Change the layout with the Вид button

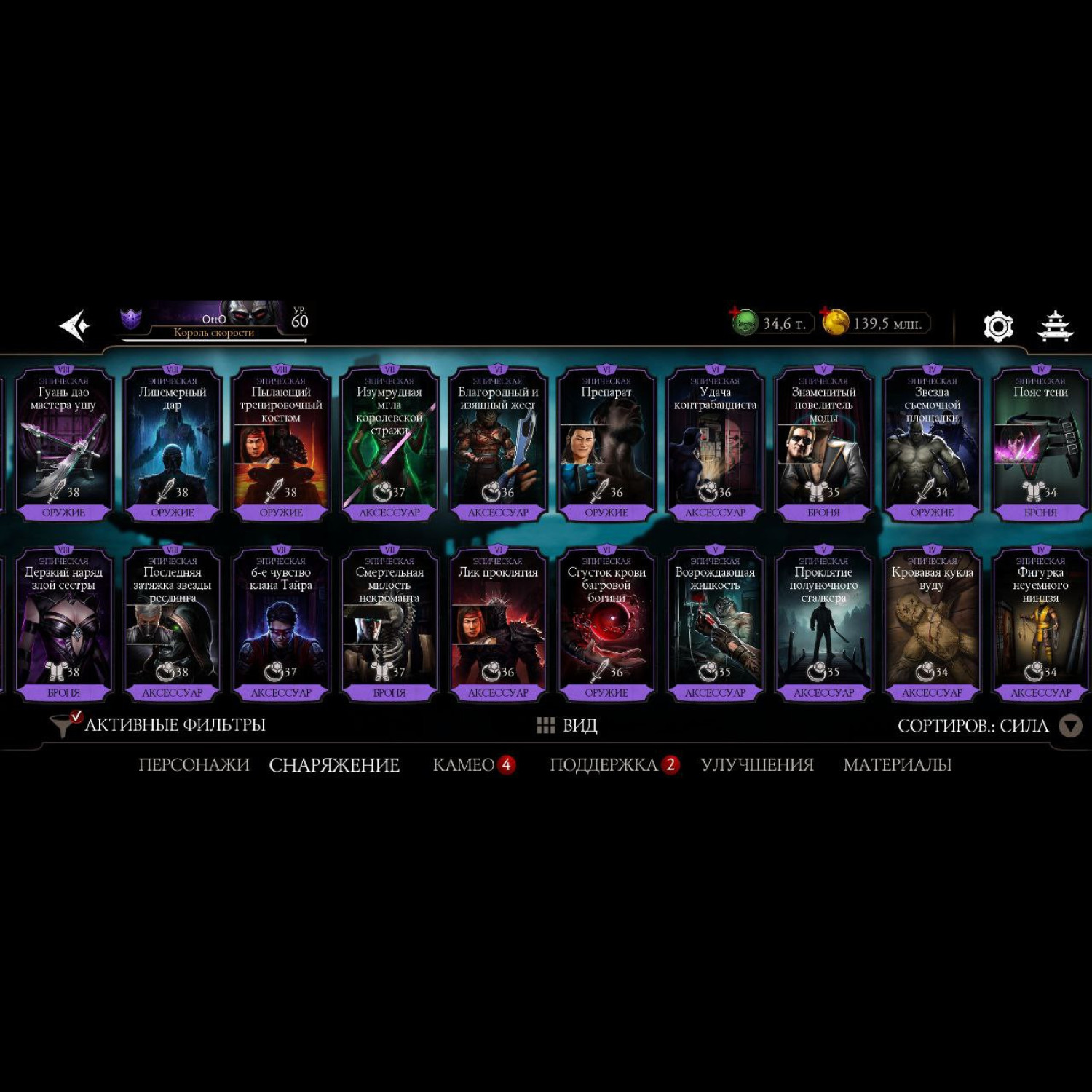pos(568,726)
